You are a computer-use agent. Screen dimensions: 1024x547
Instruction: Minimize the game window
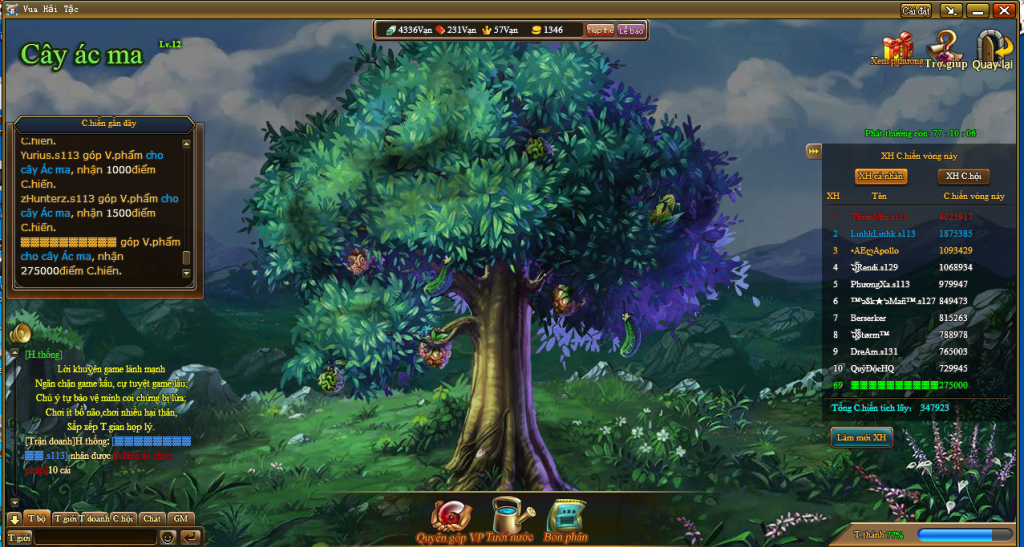tap(977, 10)
